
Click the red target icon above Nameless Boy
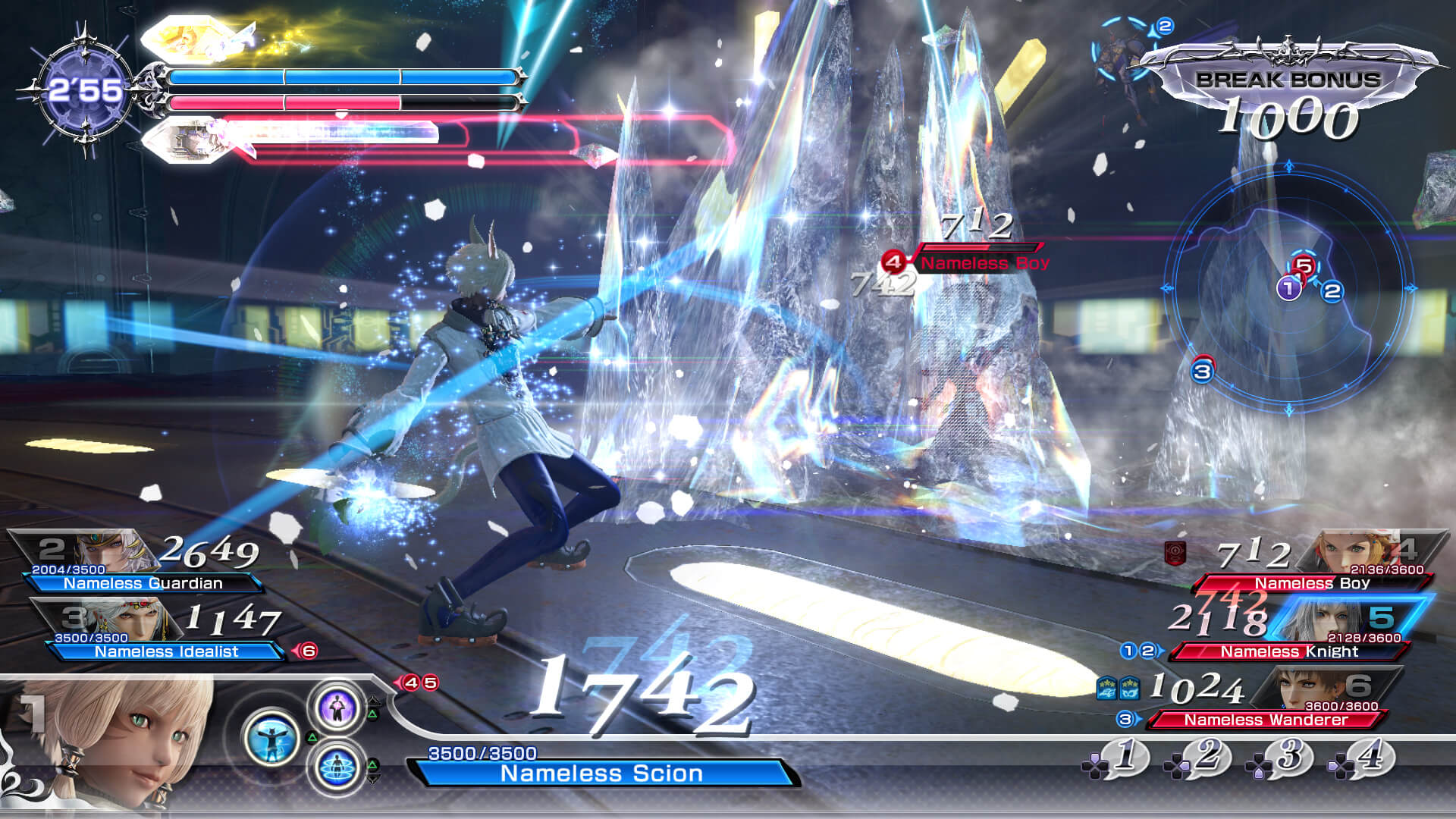pos(893,261)
